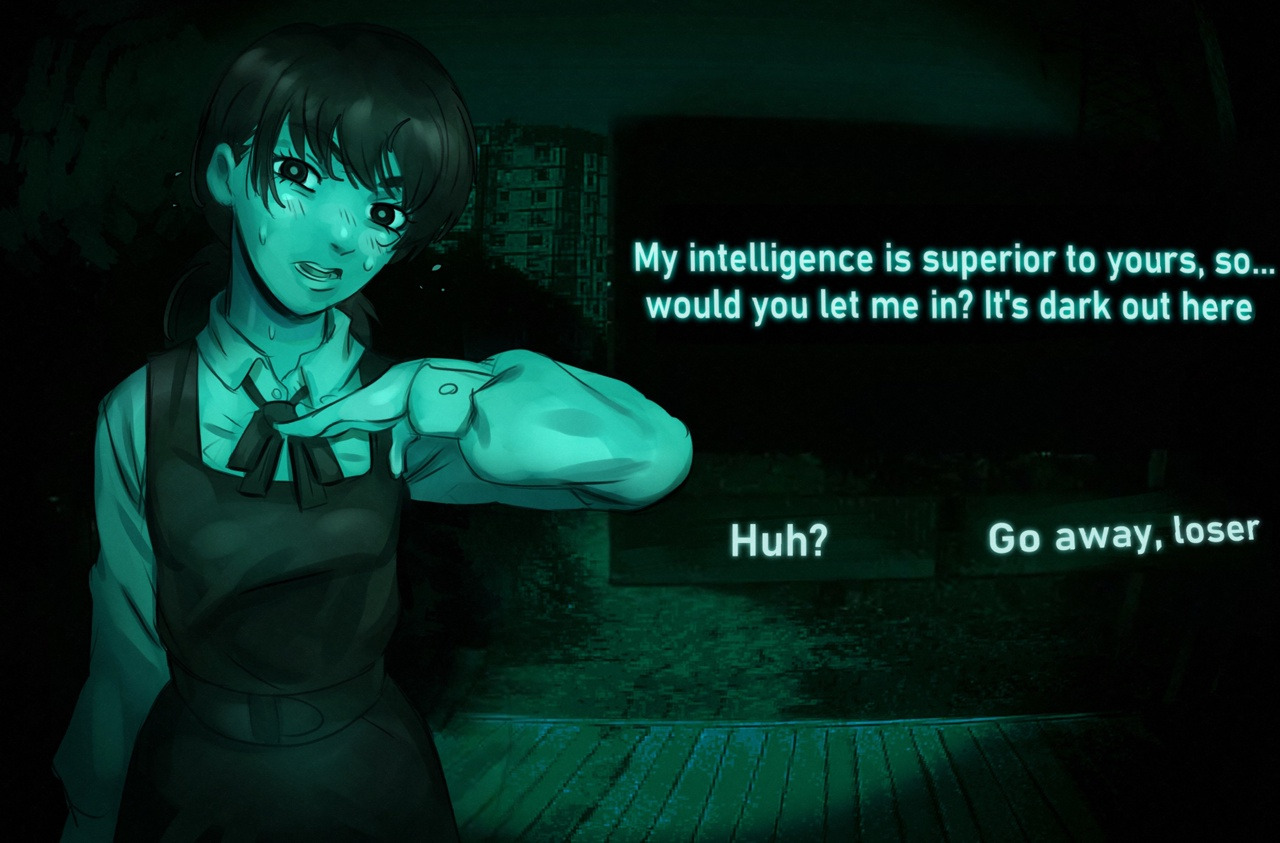The width and height of the screenshot is (1280, 843).
Task: Select the "Go away, loser" response
Action: [1121, 535]
